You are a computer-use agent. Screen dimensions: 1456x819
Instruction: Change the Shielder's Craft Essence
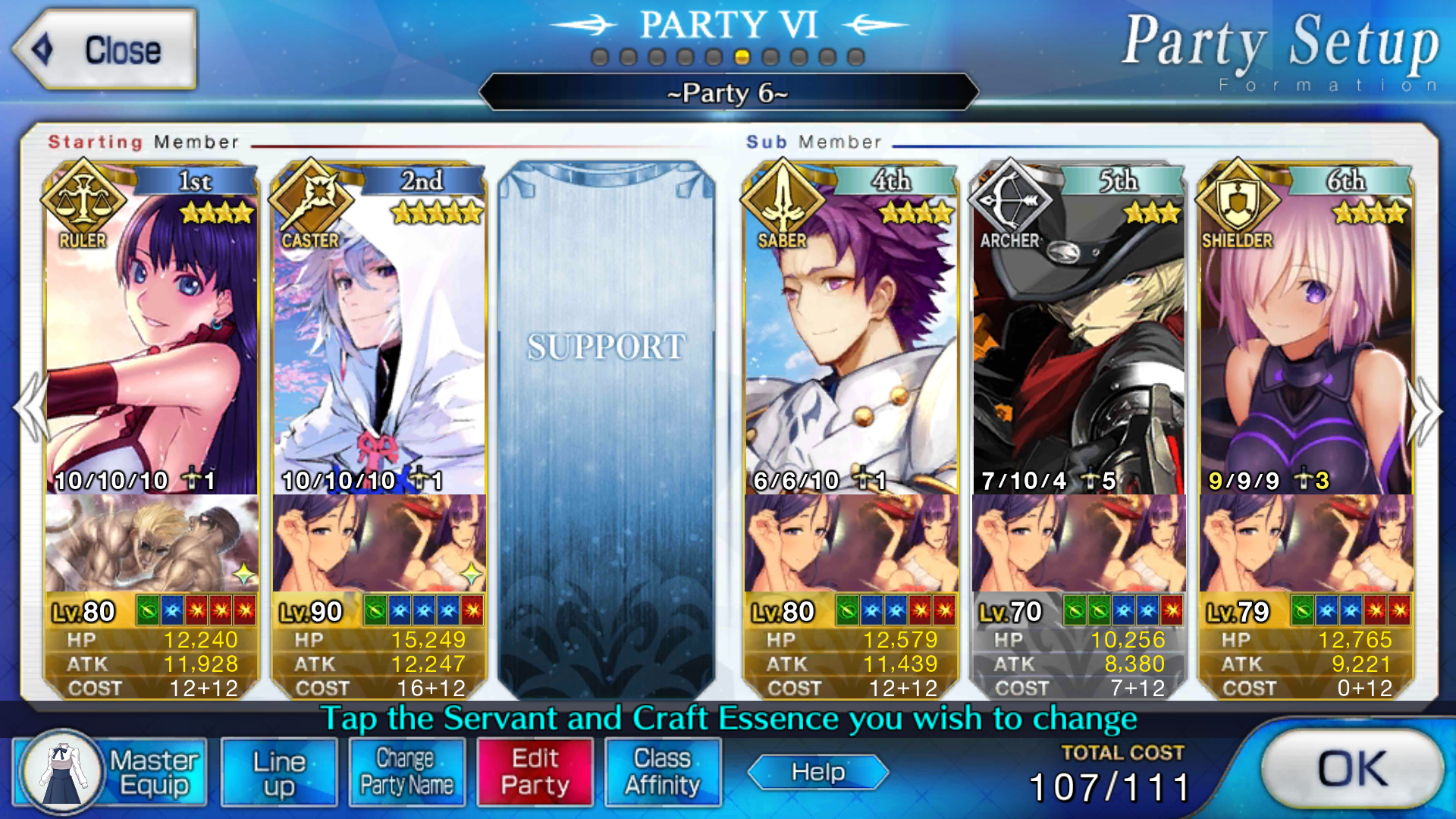[x=1306, y=543]
